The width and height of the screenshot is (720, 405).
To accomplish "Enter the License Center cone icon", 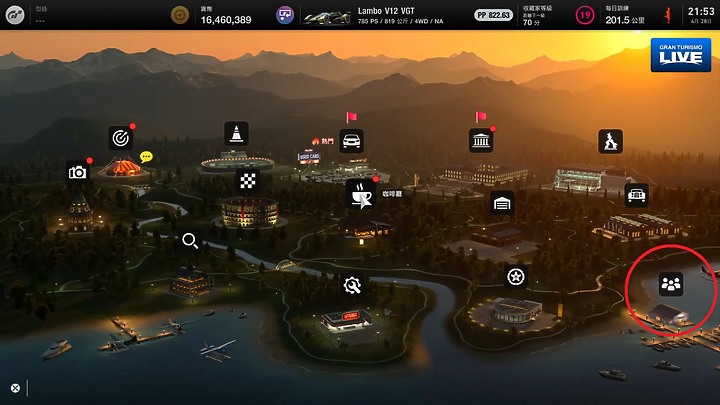I will 236,133.
